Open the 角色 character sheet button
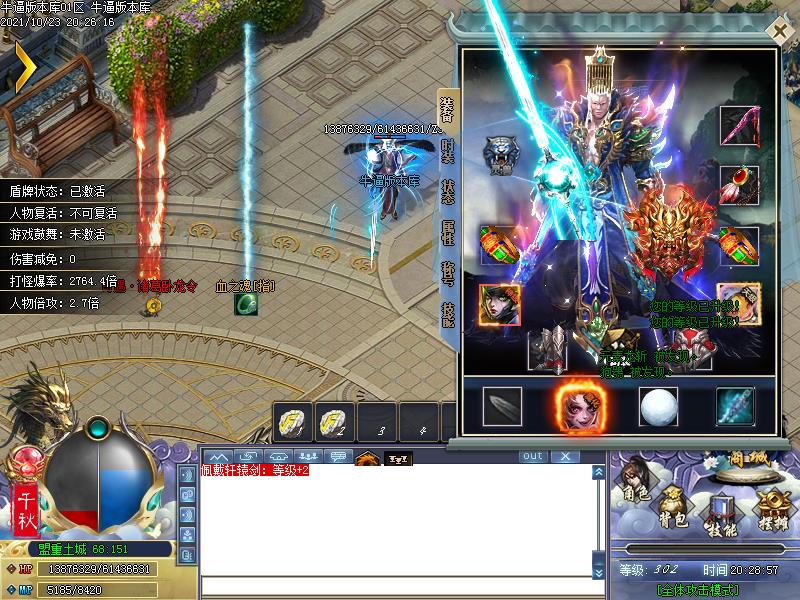 pos(637,478)
